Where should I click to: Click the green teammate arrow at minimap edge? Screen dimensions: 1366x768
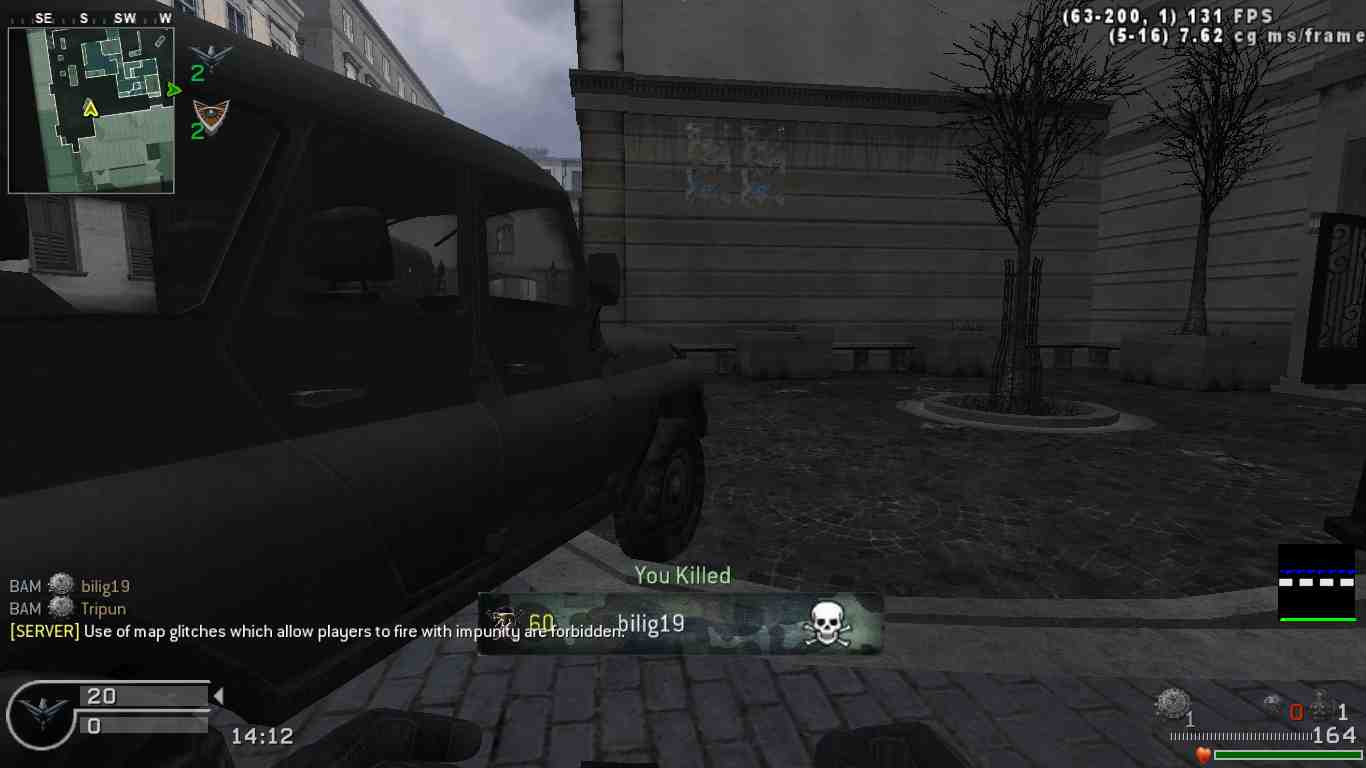175,90
